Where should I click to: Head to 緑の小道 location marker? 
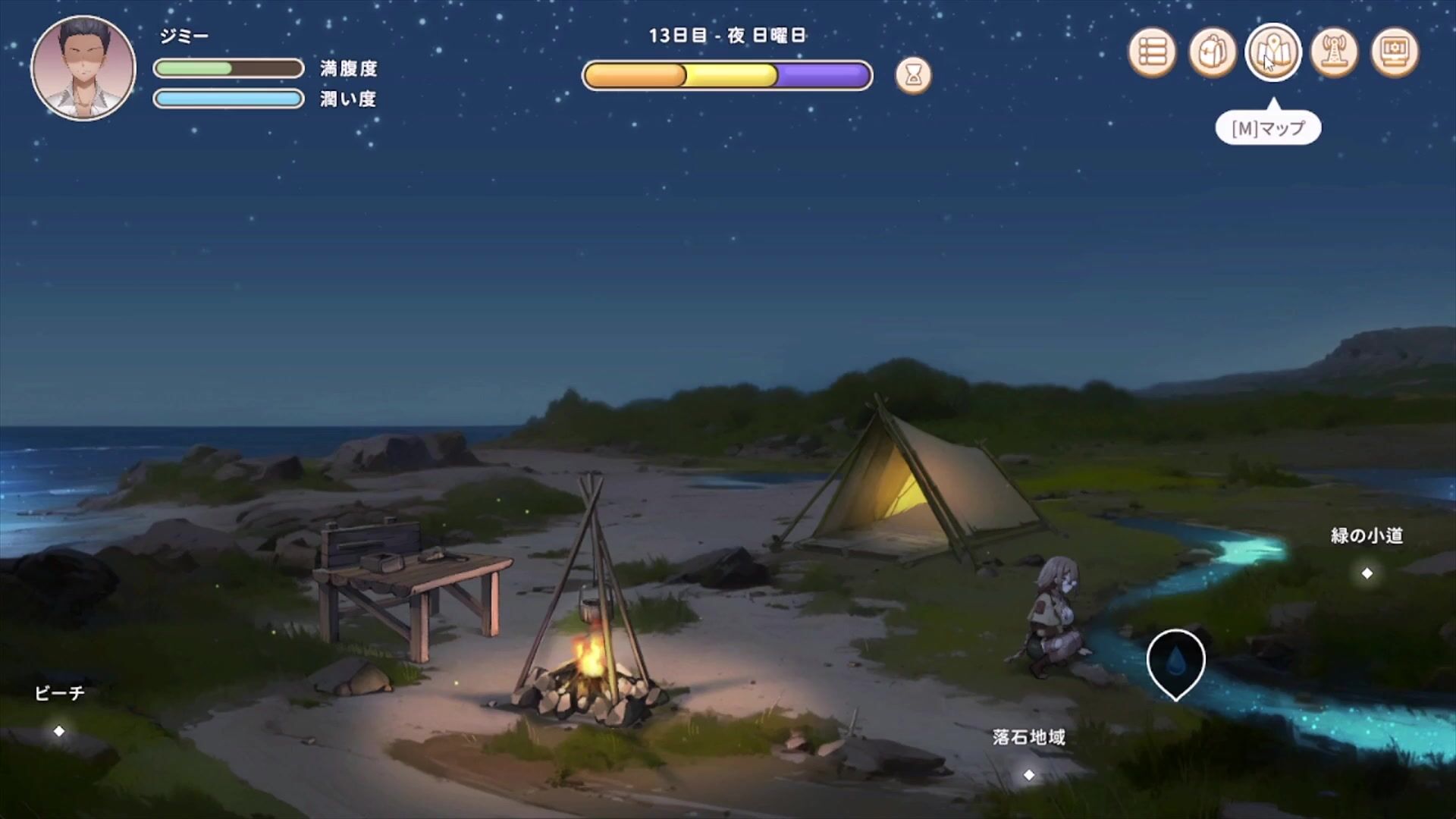pyautogui.click(x=1367, y=573)
